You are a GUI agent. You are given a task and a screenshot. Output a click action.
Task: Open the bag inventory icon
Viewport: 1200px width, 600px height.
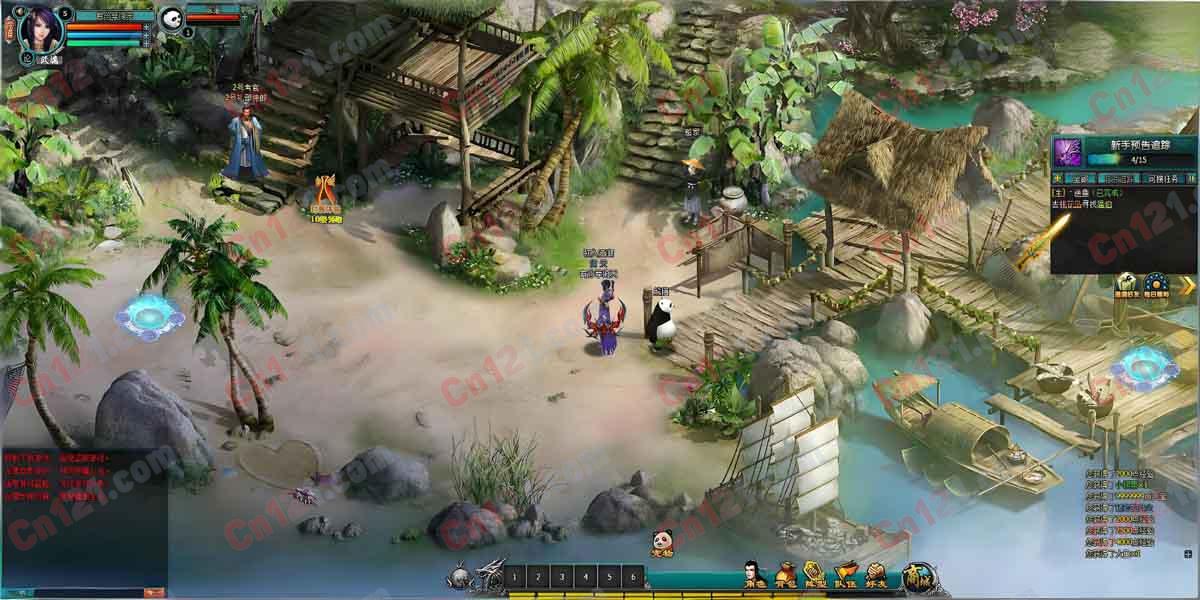pos(785,574)
